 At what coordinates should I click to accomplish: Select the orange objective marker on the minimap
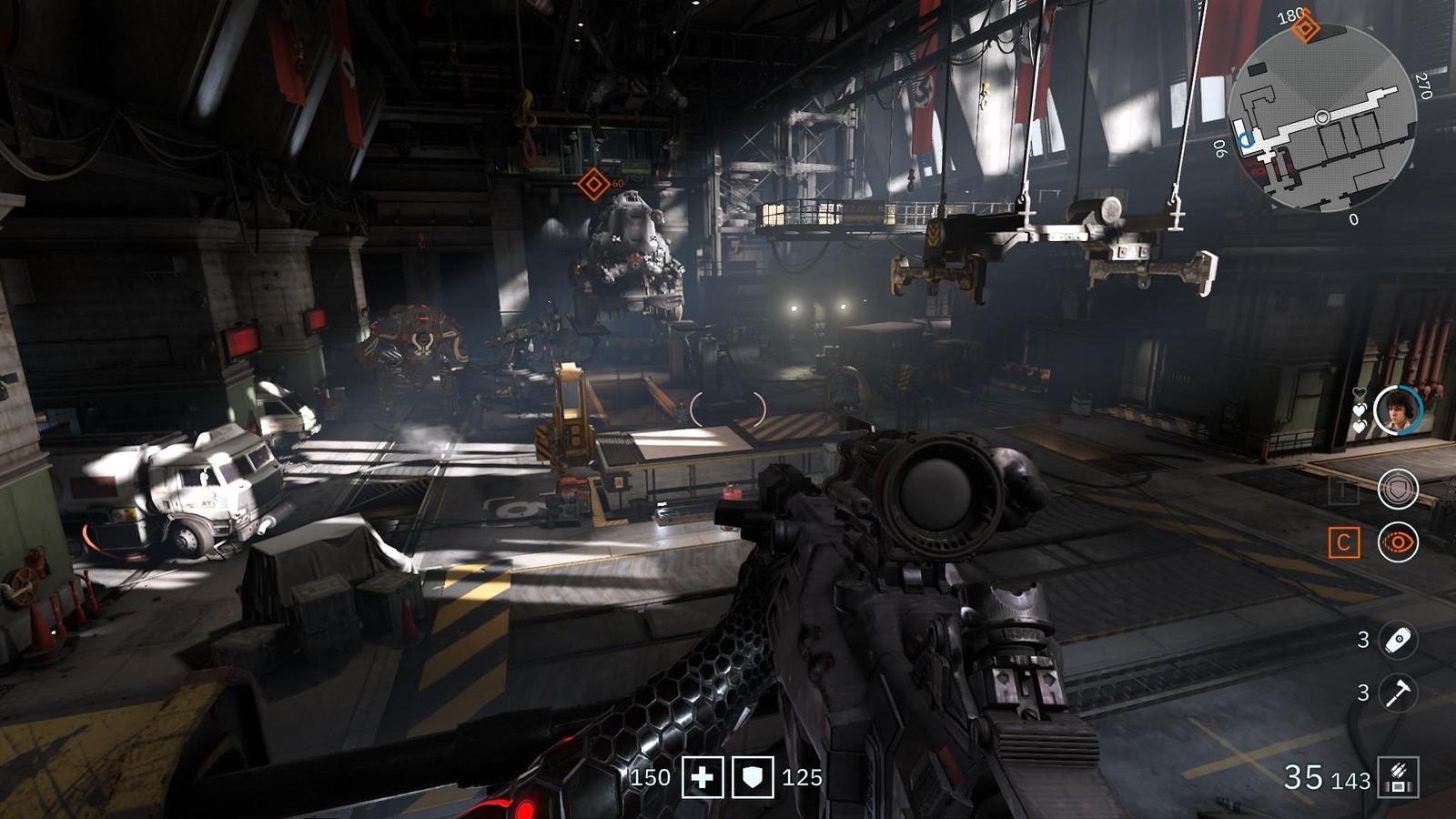(1306, 28)
